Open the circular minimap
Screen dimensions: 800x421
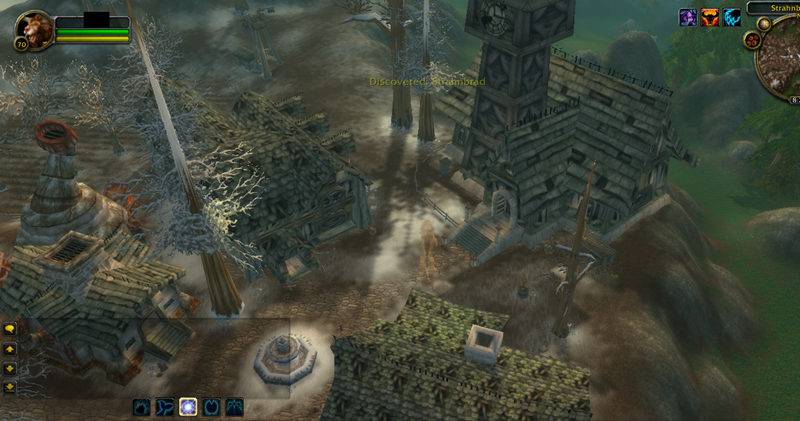[780, 58]
